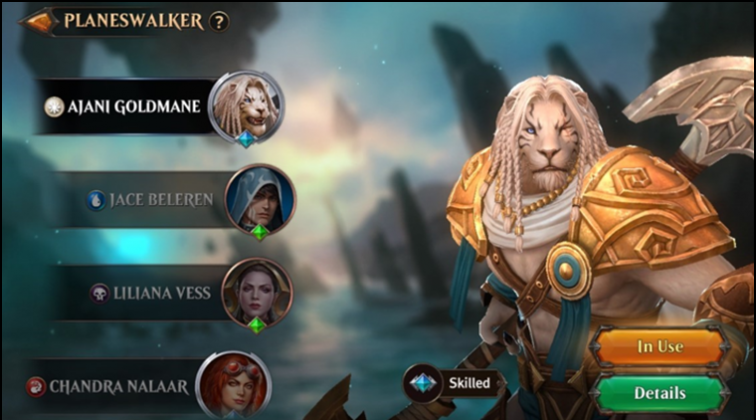Open the question mark help icon
The image size is (756, 420).
click(219, 21)
